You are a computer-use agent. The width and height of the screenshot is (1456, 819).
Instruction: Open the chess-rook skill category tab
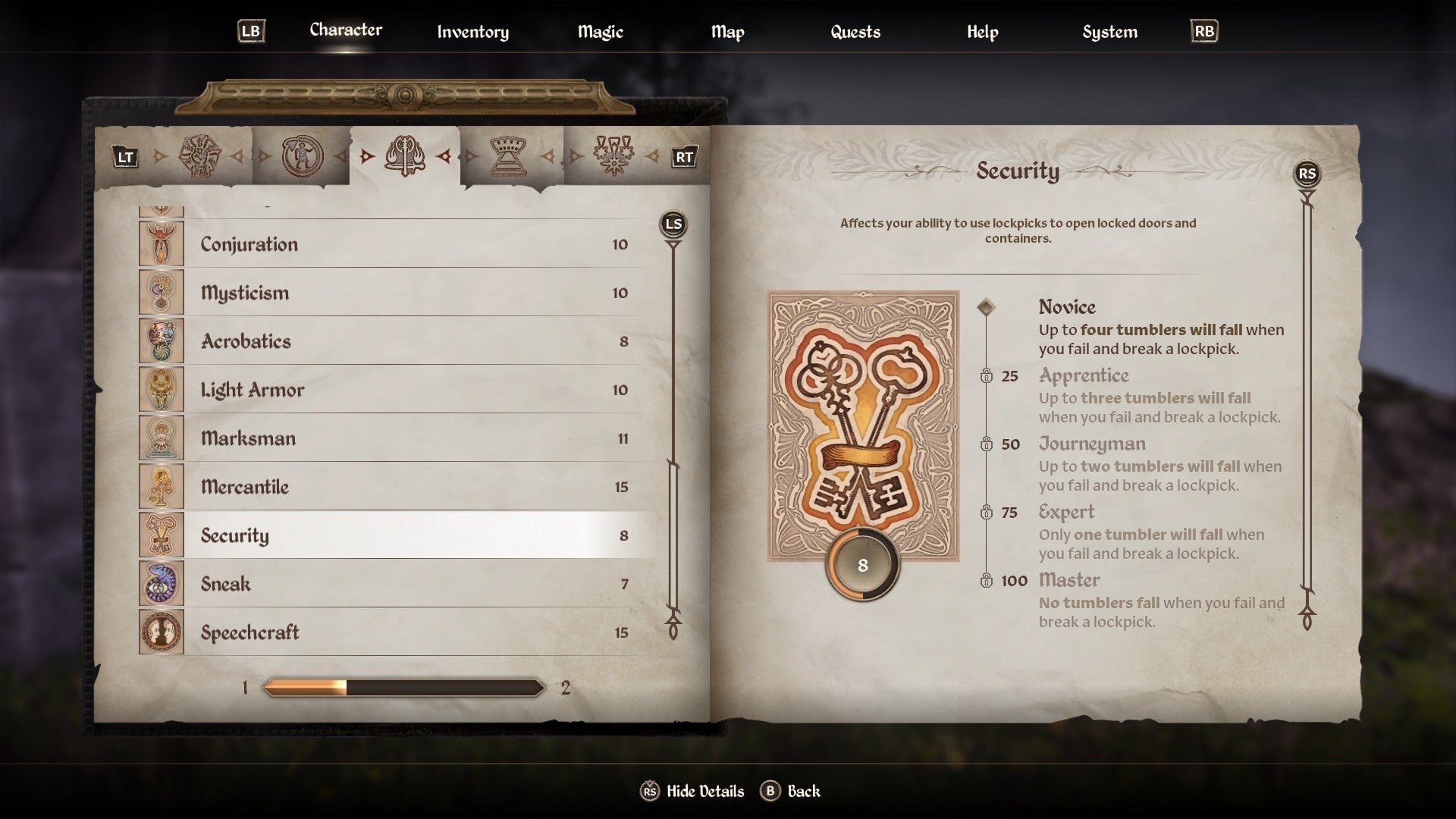point(510,155)
